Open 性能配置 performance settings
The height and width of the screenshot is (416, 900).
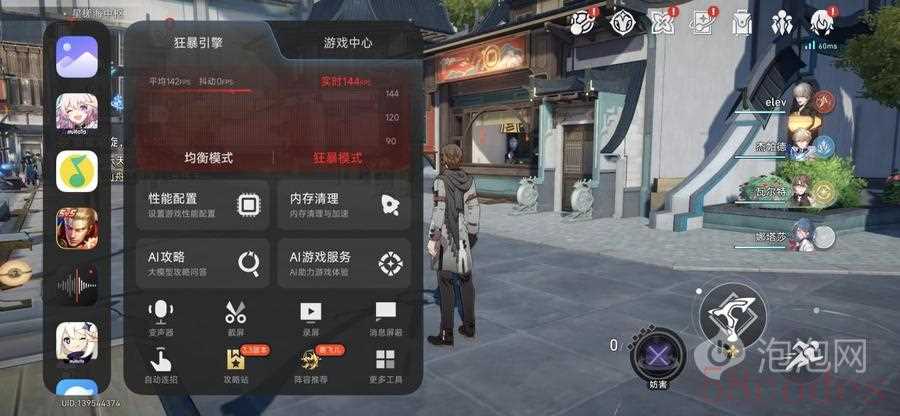coord(204,205)
